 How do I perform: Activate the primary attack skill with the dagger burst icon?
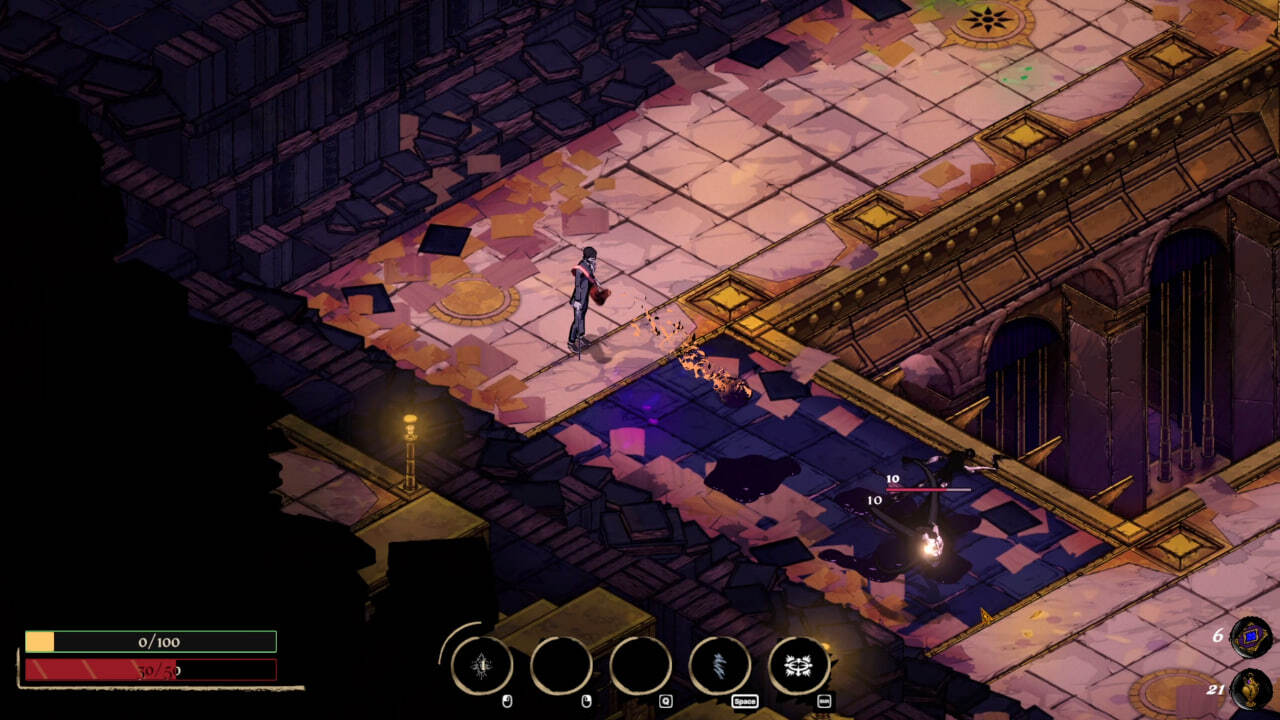pos(482,665)
